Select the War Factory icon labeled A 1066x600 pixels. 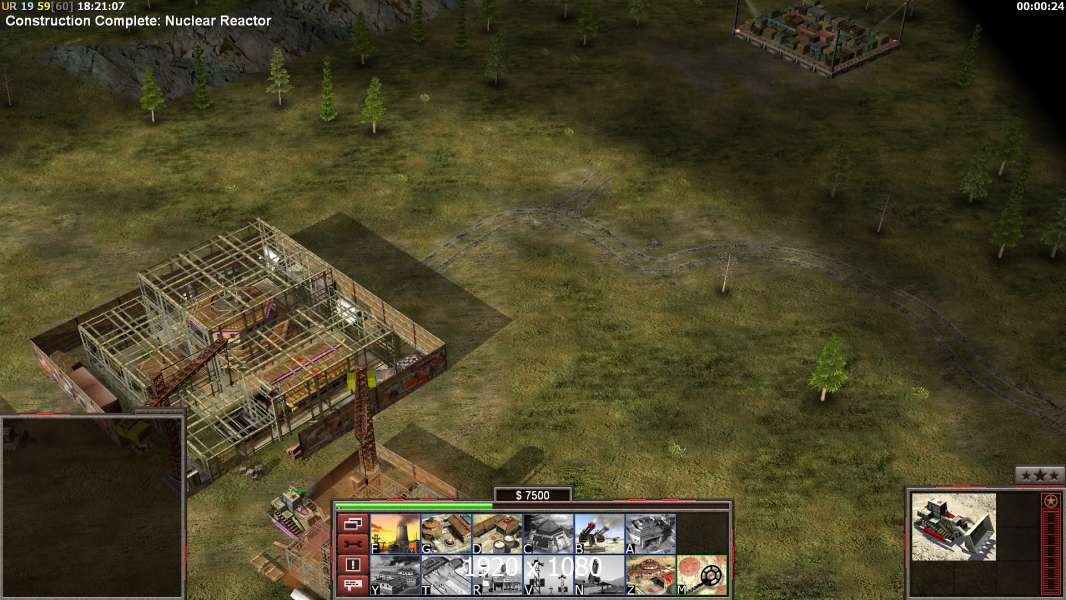point(650,534)
